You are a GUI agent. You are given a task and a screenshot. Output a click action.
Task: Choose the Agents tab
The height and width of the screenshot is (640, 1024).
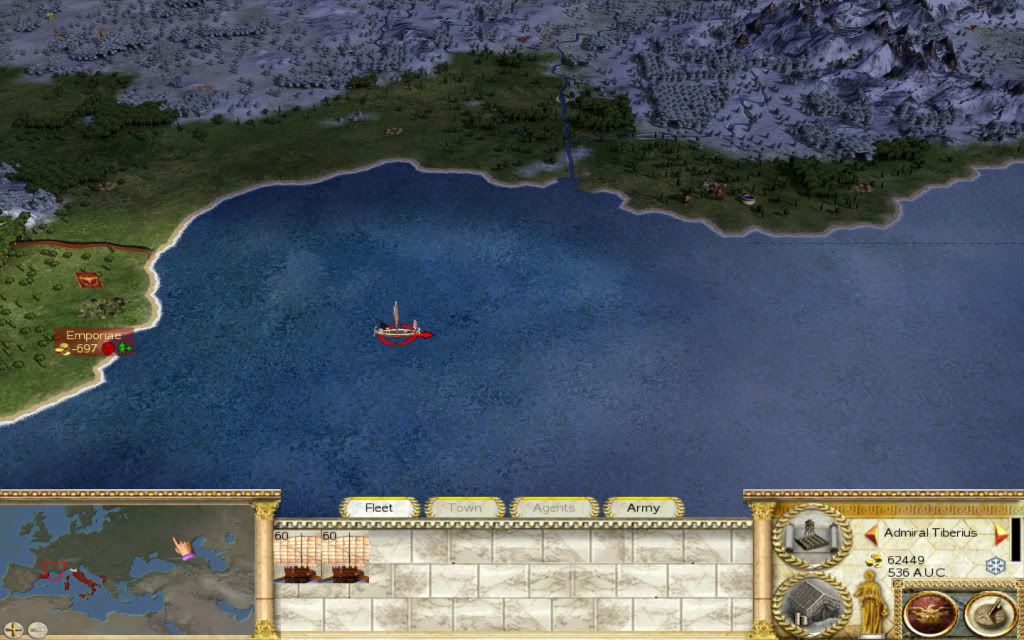point(554,508)
